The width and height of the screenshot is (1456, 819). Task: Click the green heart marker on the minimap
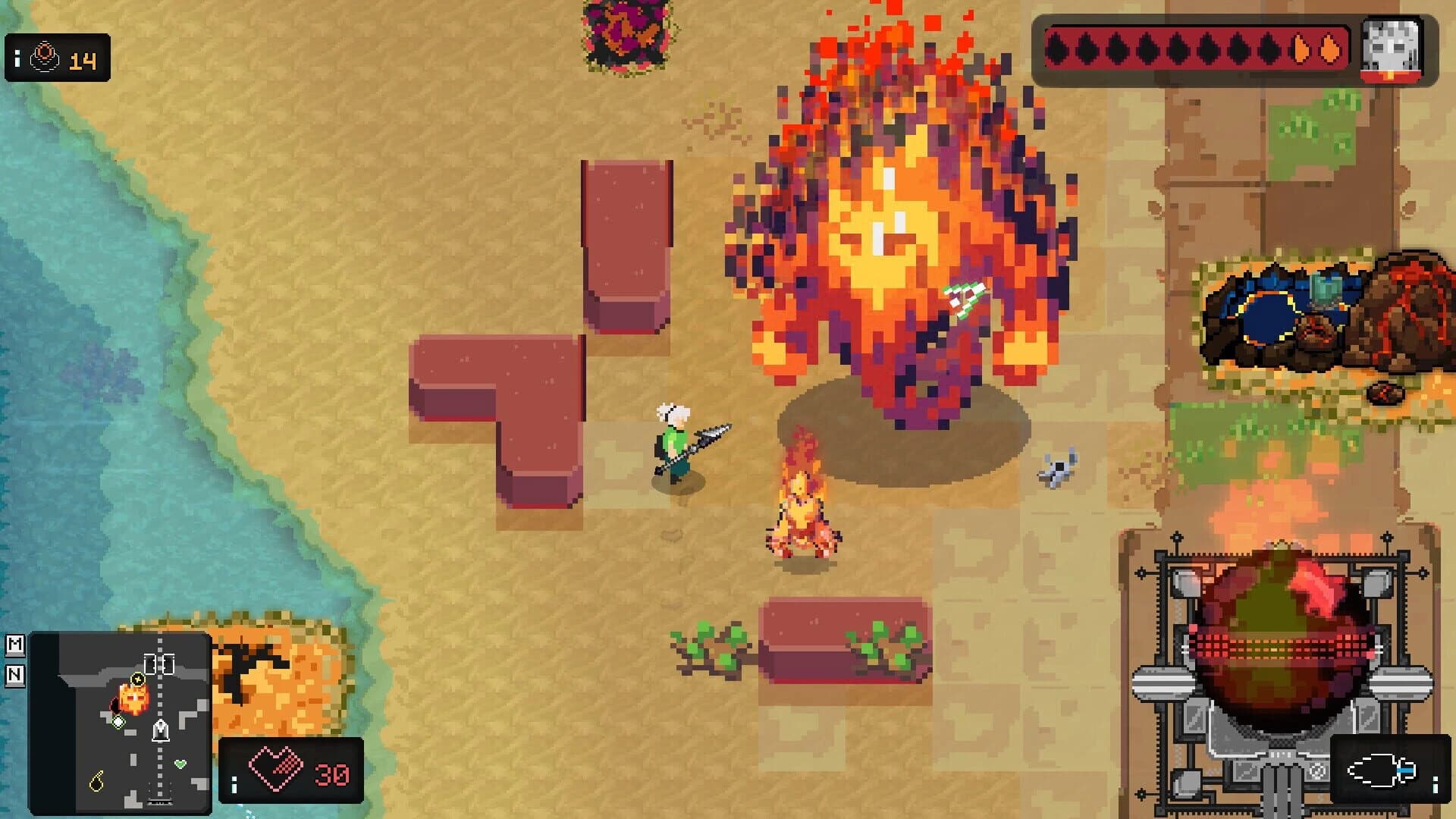point(180,763)
